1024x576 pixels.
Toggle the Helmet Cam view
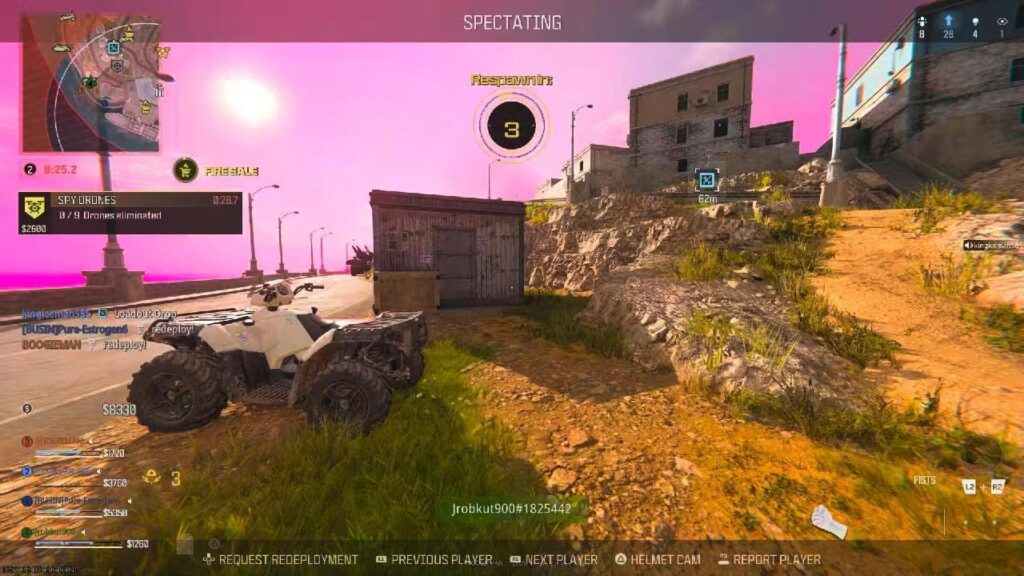(x=657, y=560)
